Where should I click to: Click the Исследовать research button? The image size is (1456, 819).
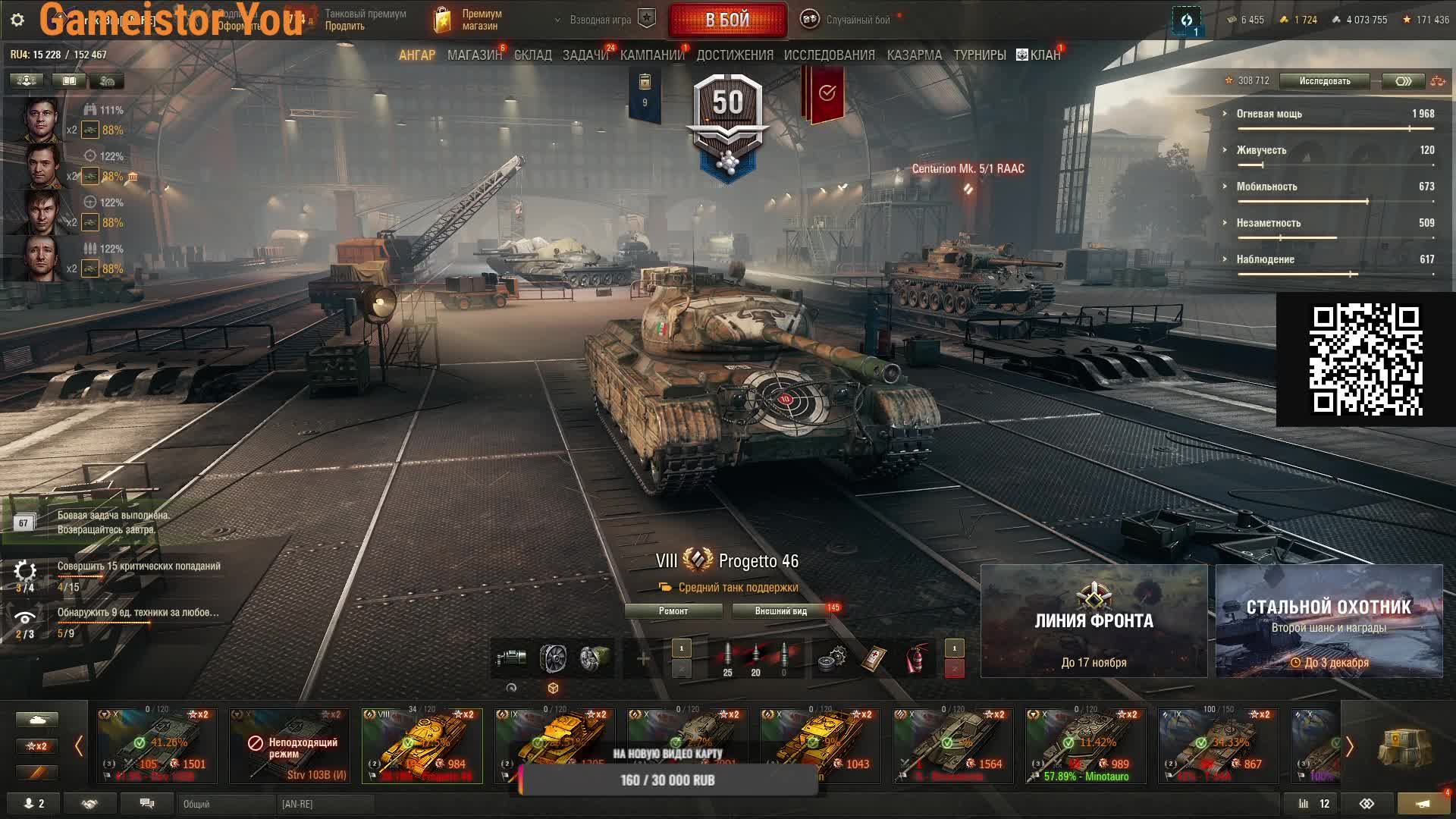(1324, 81)
